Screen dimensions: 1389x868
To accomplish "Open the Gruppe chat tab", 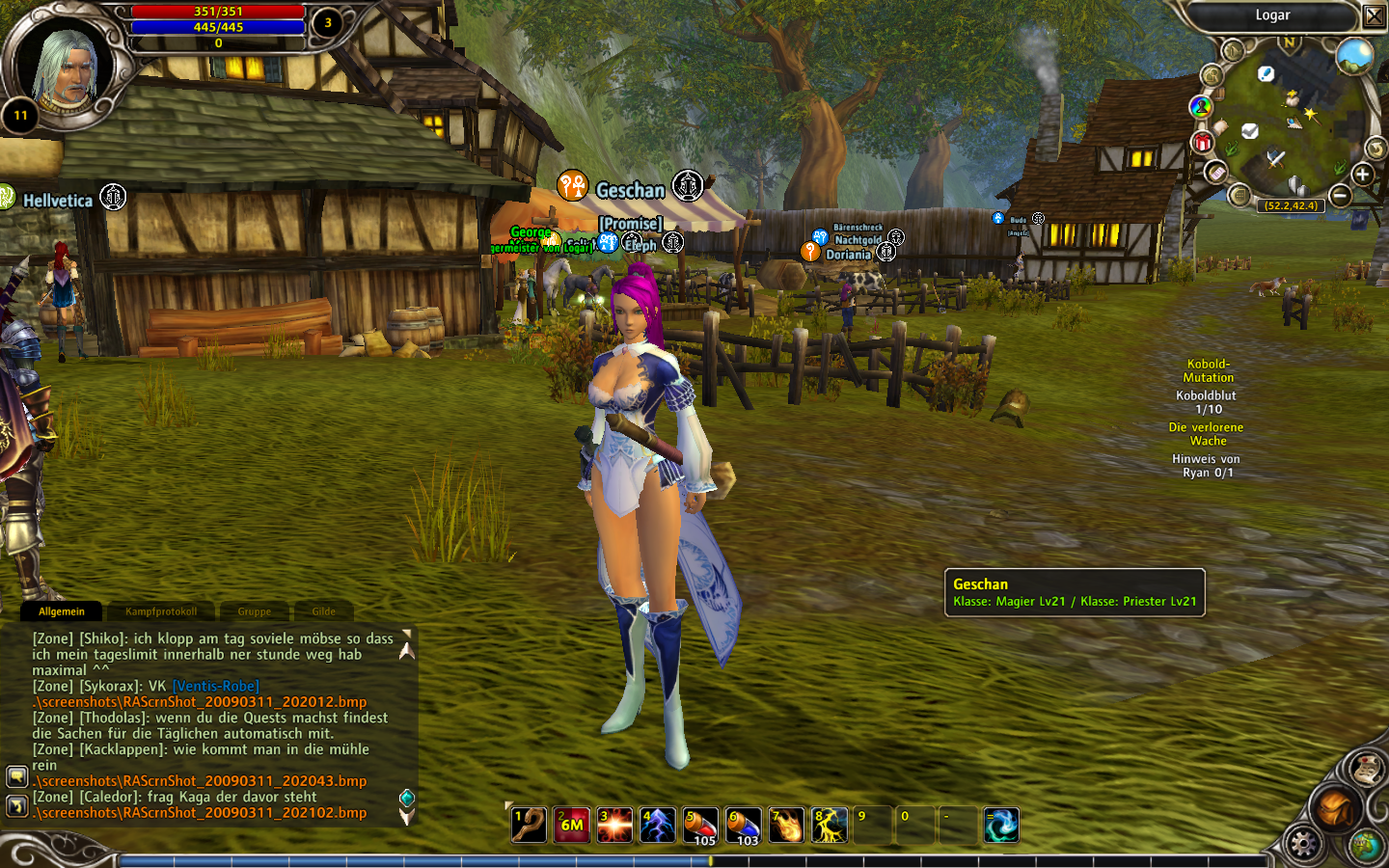I will (254, 611).
